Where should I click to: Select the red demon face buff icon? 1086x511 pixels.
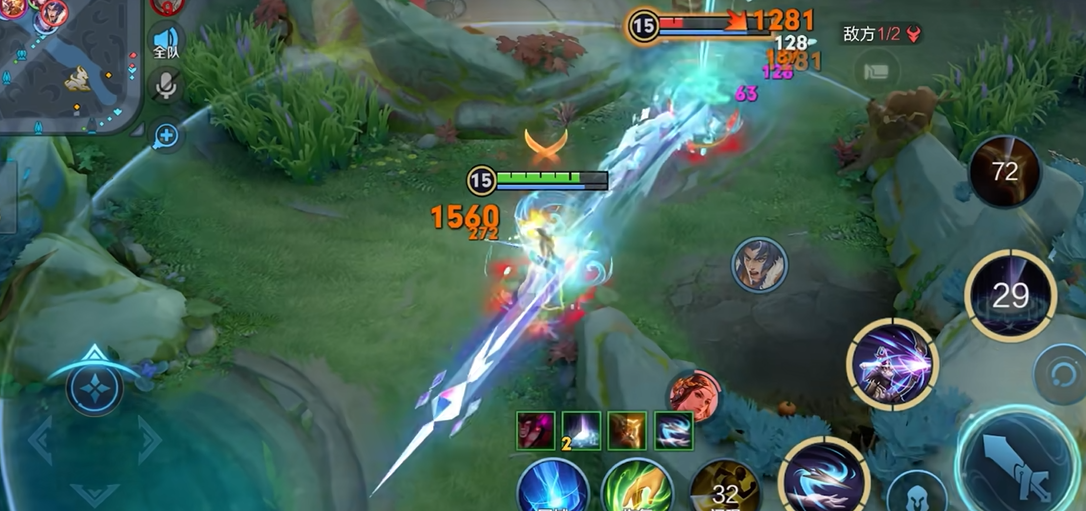(x=536, y=431)
